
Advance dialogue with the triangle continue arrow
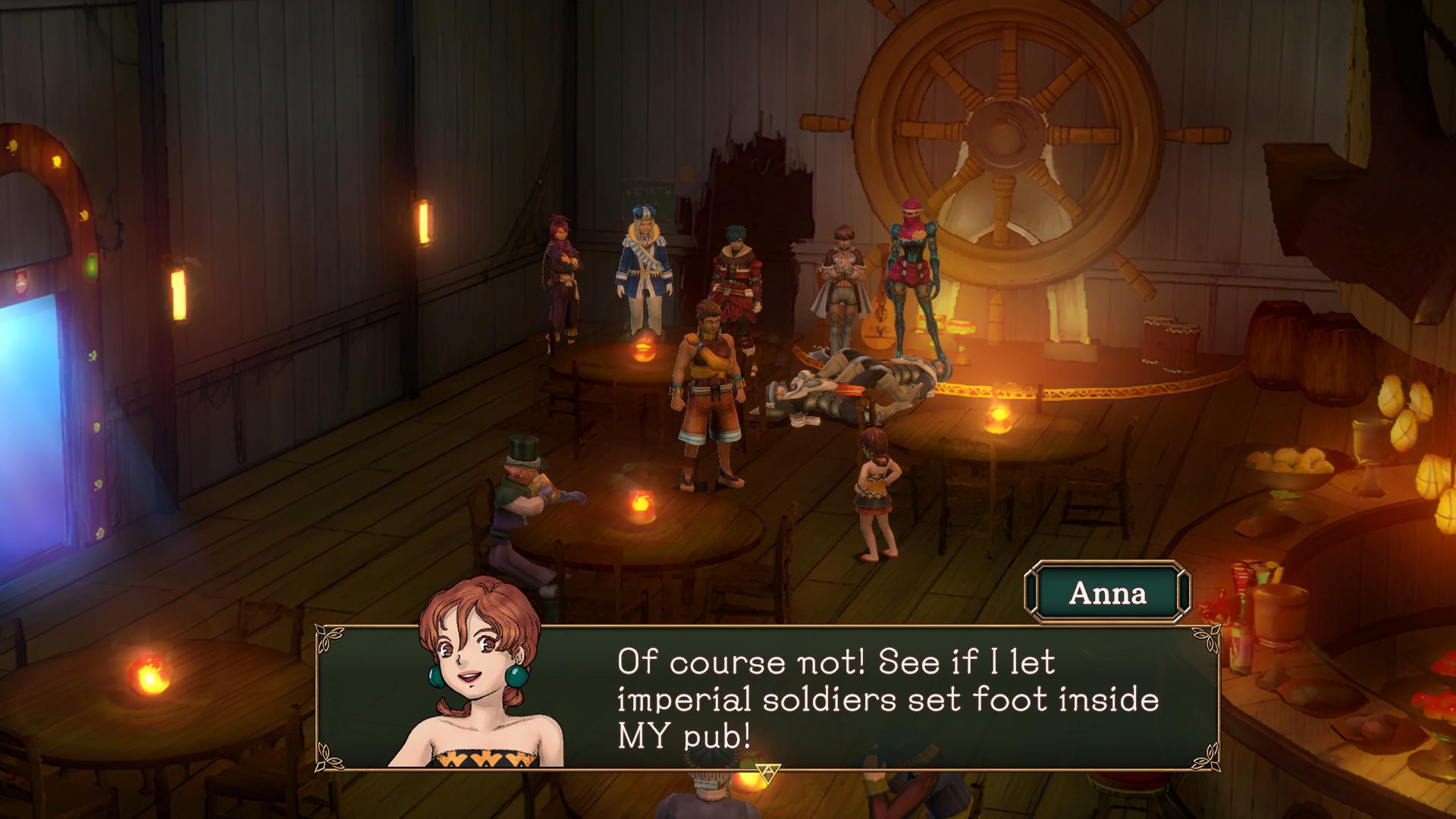point(764,773)
